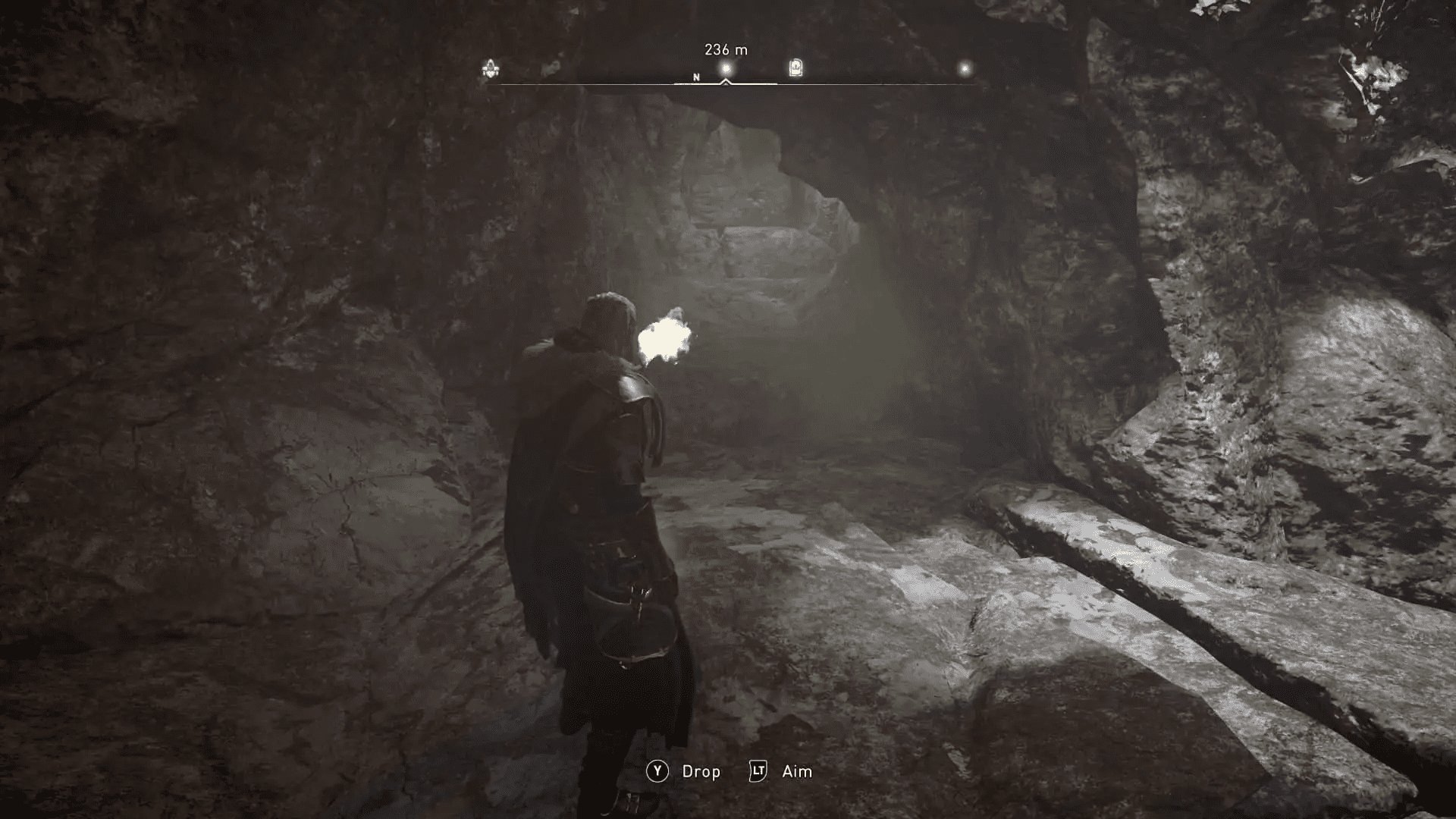This screenshot has width=1456, height=819.
Task: Click the rightmost white marker on the compass
Action: tap(965, 67)
